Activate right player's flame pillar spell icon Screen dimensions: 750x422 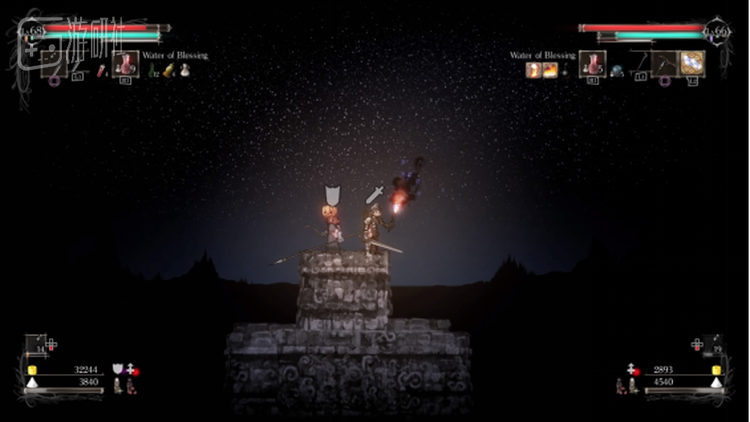tap(533, 69)
